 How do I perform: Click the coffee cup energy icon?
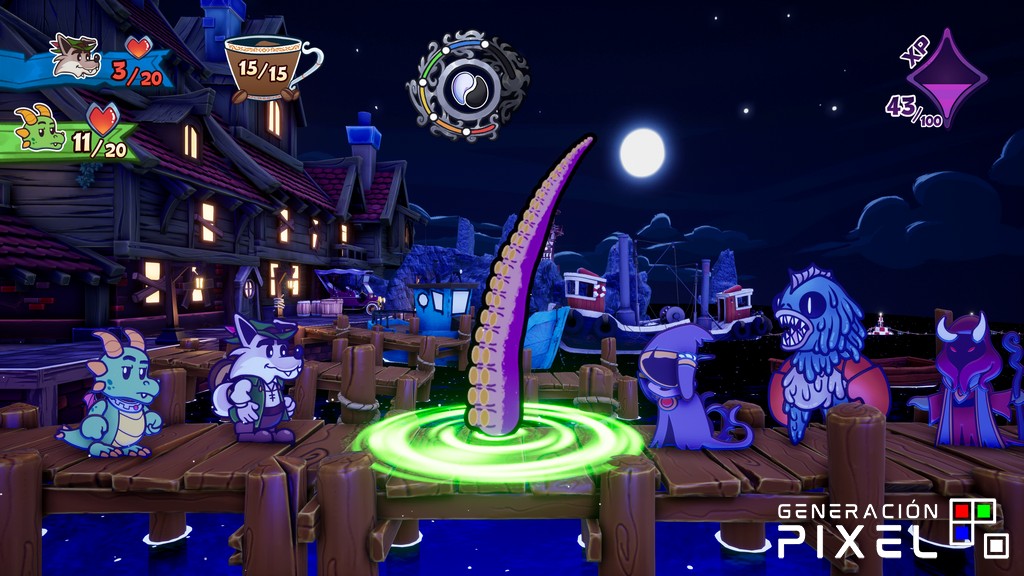tap(266, 67)
